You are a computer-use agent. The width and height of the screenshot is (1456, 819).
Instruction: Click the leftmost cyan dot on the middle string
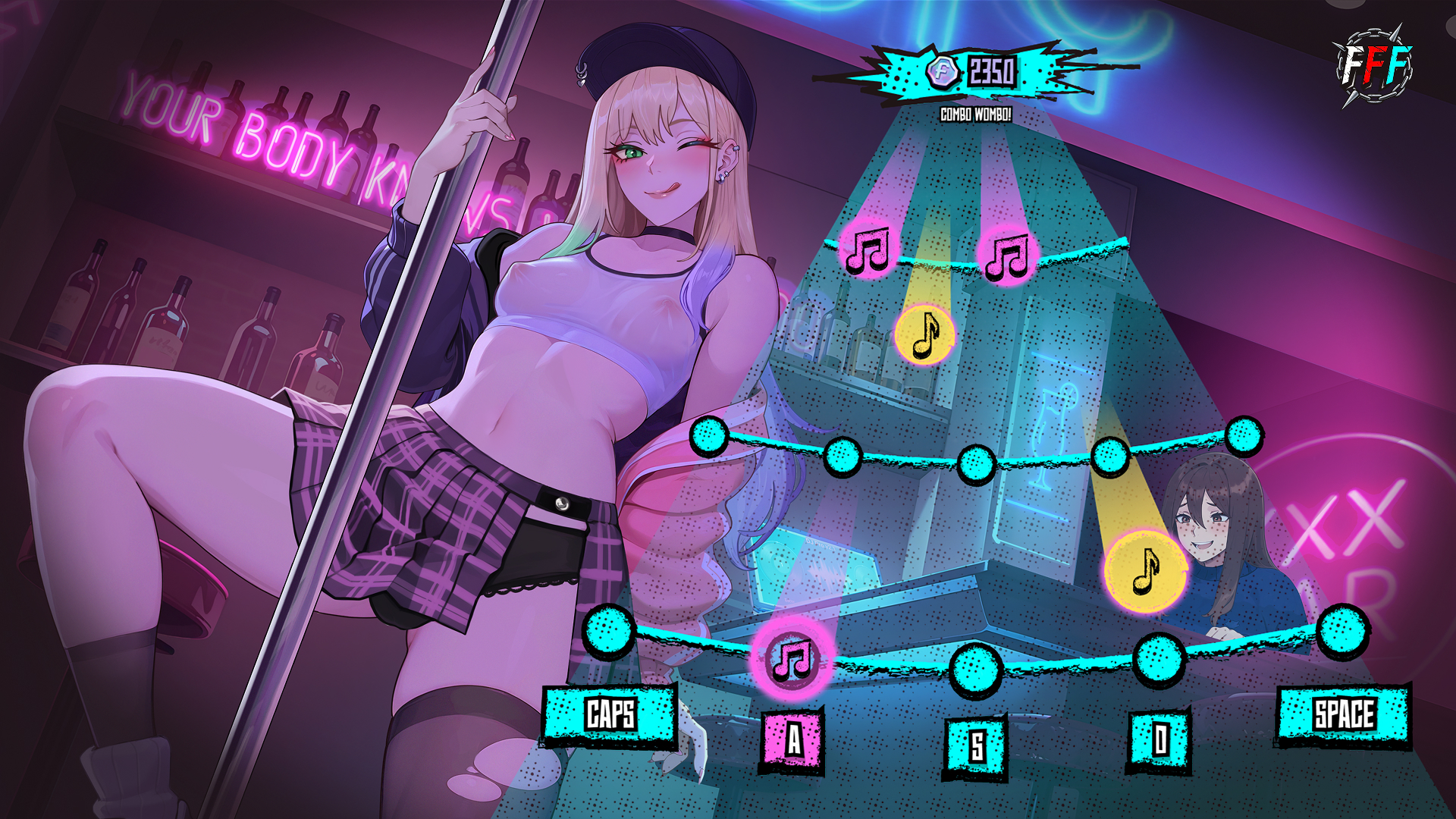pyautogui.click(x=709, y=436)
